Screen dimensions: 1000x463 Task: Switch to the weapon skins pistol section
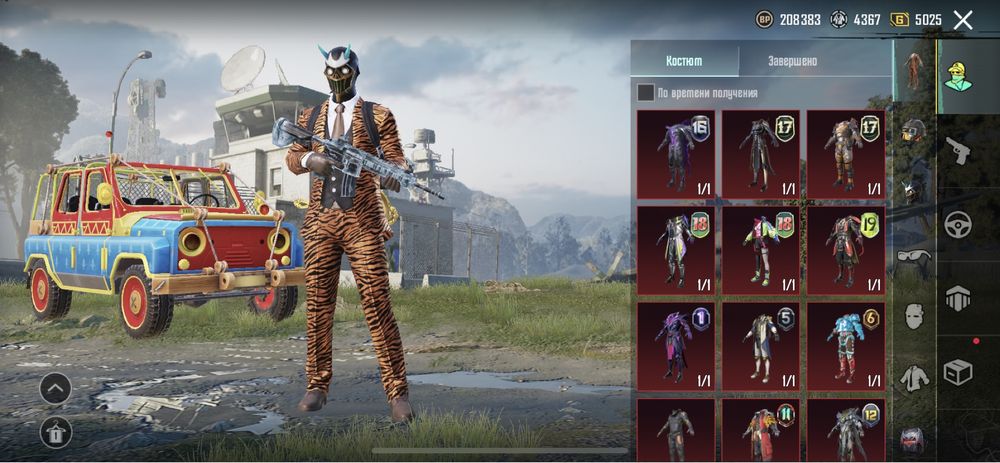[x=958, y=150]
